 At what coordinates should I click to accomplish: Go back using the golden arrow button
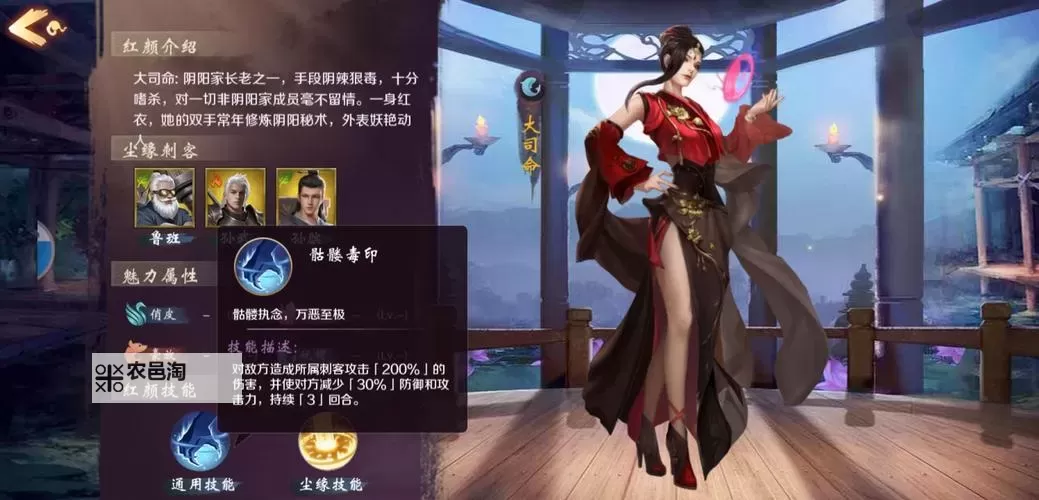[27, 25]
